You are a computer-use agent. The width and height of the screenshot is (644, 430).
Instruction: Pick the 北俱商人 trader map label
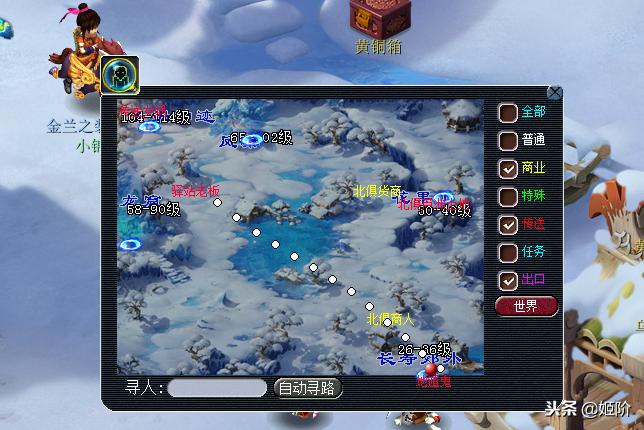[390, 319]
